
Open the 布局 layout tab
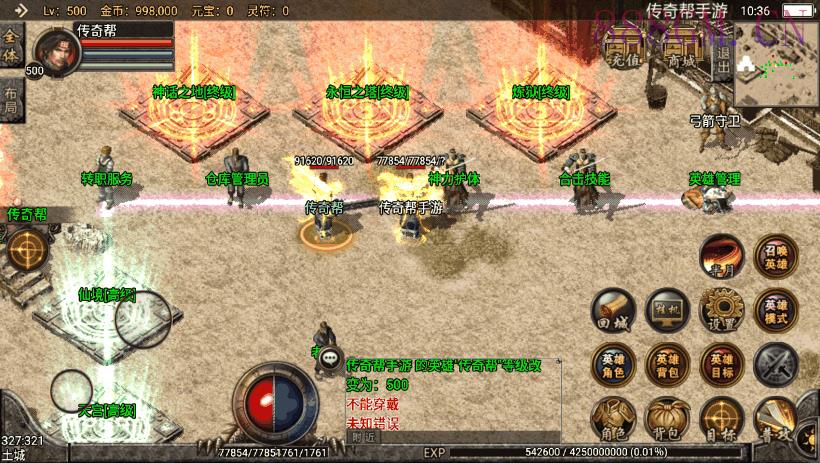coord(11,98)
